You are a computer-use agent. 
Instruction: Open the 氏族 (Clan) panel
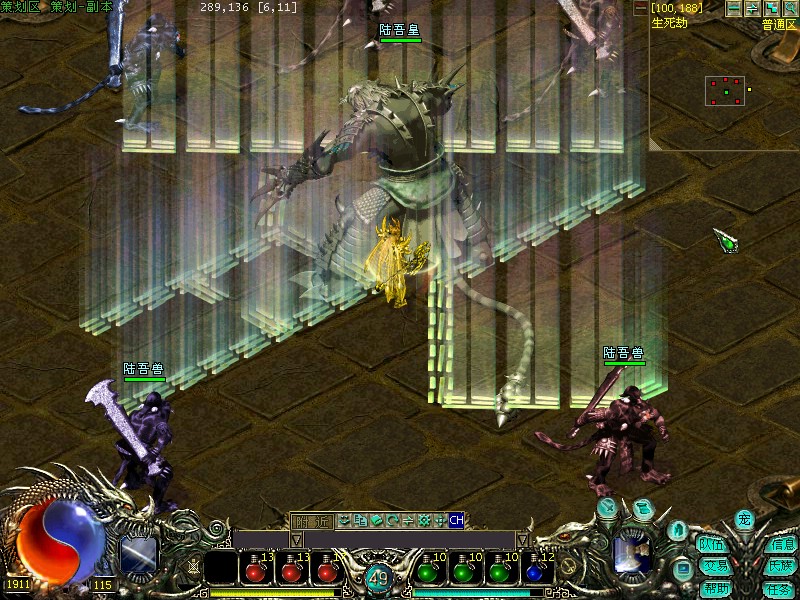pos(781,566)
